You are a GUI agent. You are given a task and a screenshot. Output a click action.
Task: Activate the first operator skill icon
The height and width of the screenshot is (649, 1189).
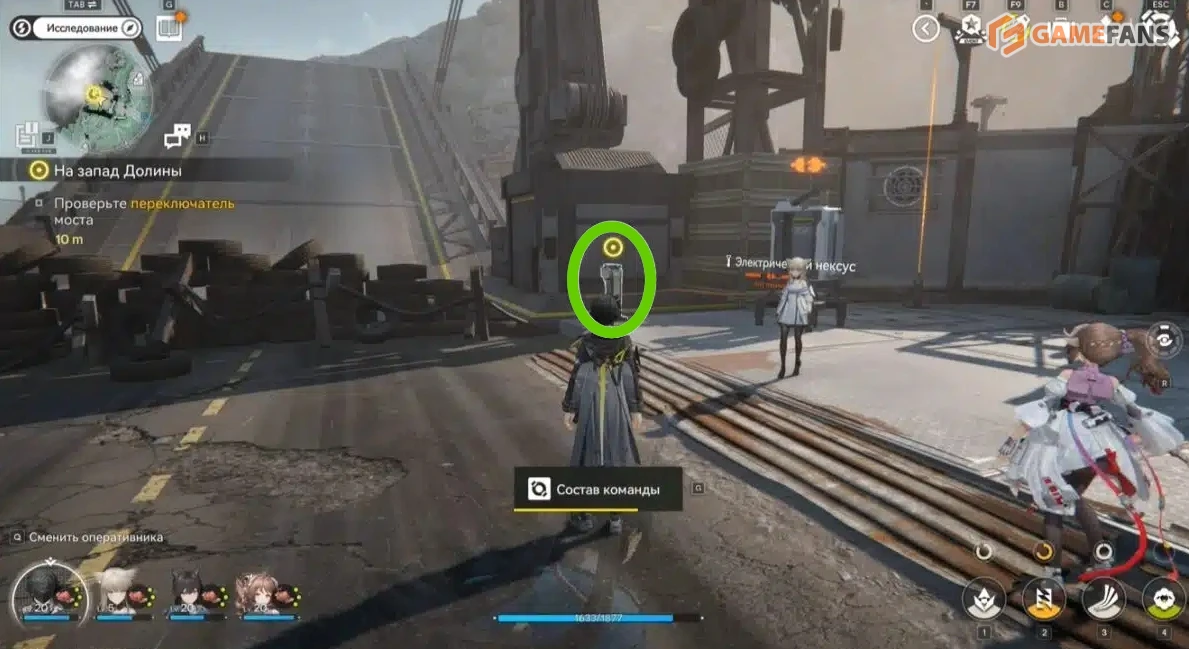click(983, 599)
